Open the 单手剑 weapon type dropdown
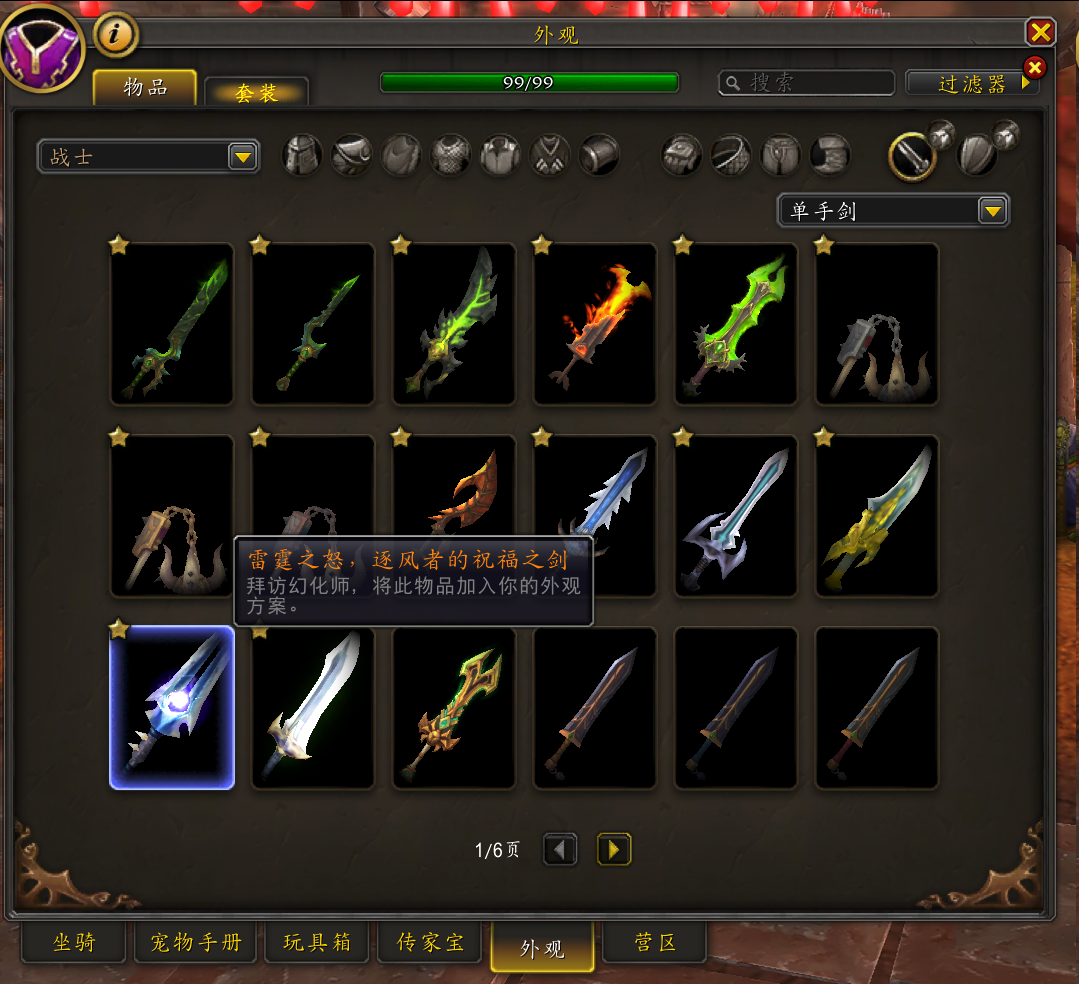The width and height of the screenshot is (1079, 984). pyautogui.click(x=893, y=211)
